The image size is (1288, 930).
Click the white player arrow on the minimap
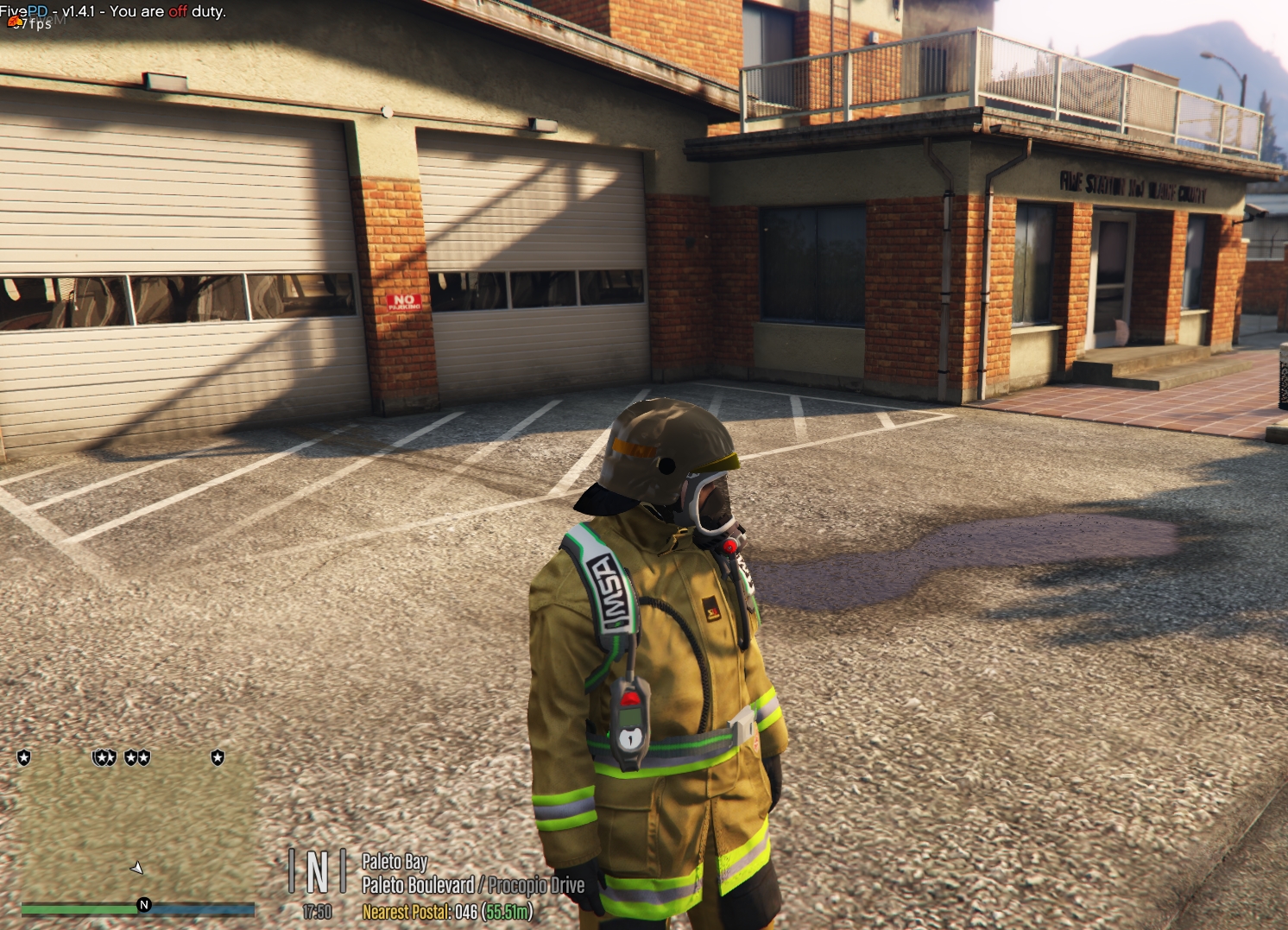point(136,867)
